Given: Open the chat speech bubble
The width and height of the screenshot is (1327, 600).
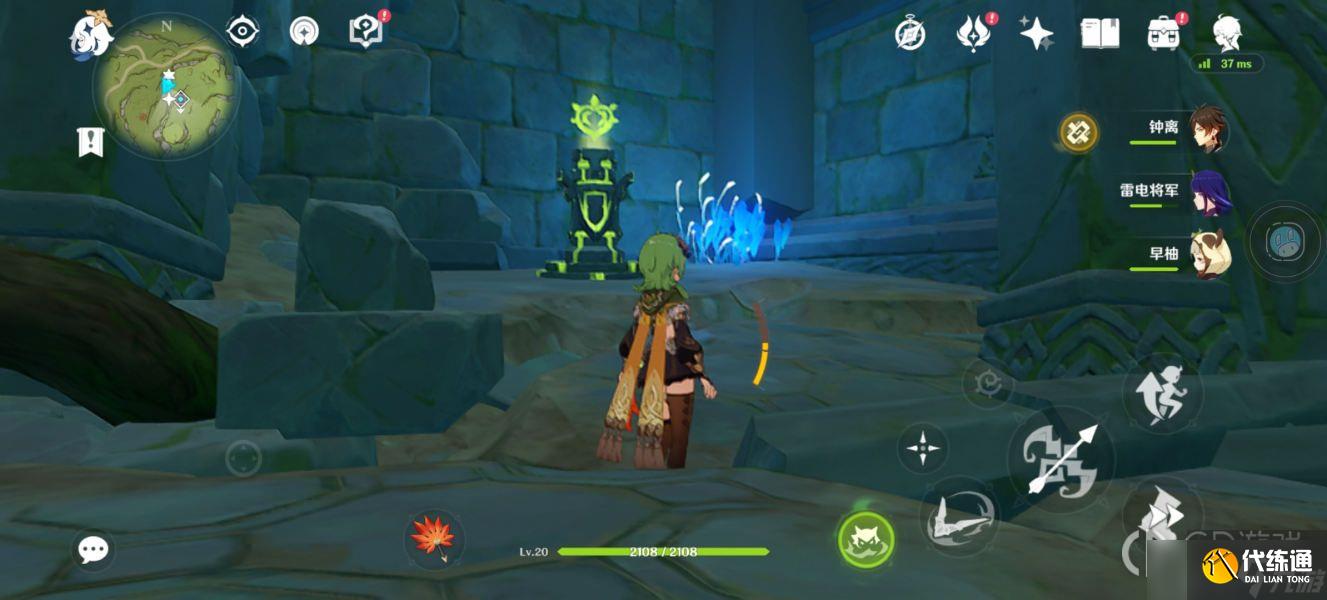Looking at the screenshot, I should [94, 549].
